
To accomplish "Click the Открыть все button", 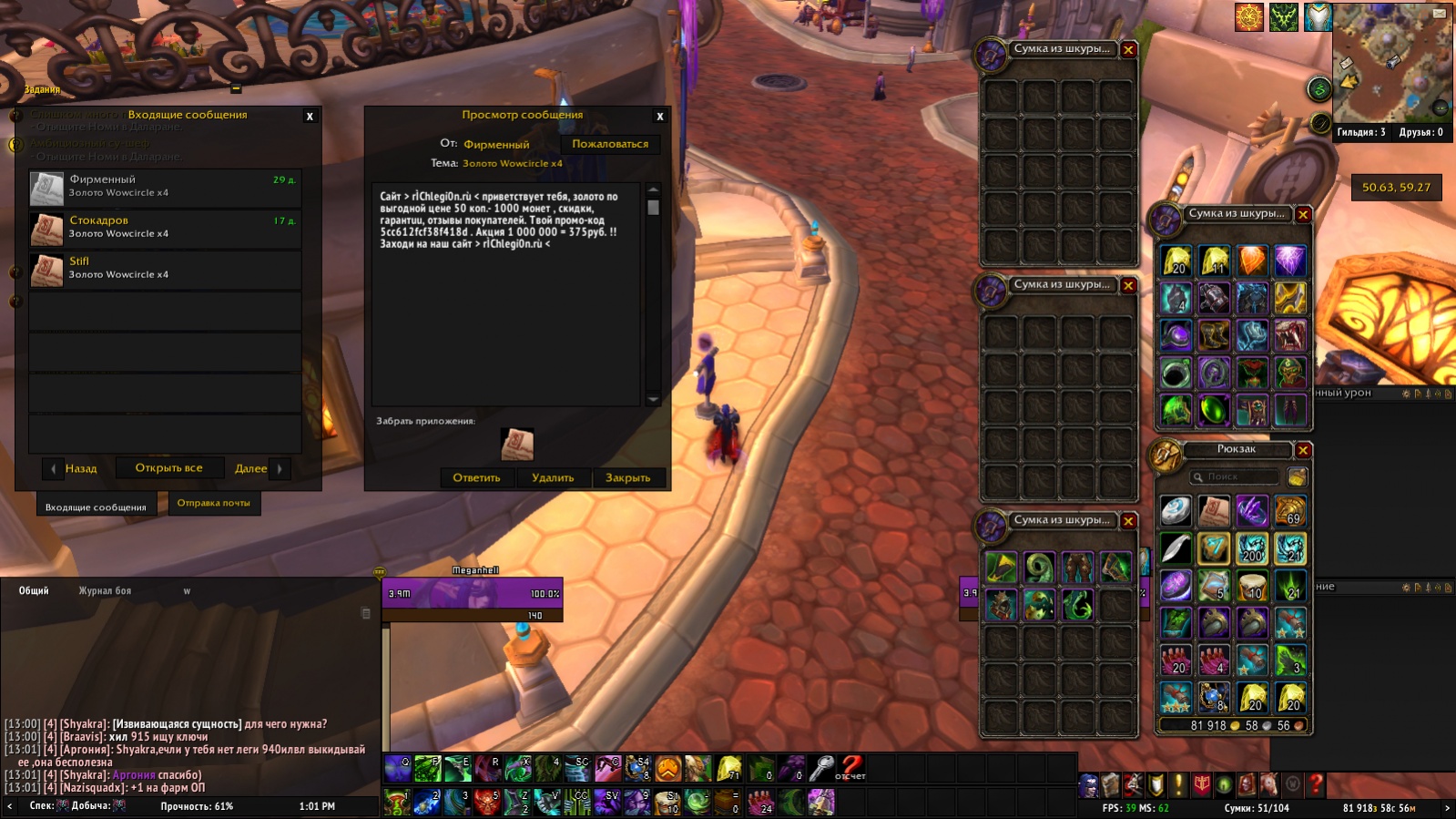I will point(168,468).
